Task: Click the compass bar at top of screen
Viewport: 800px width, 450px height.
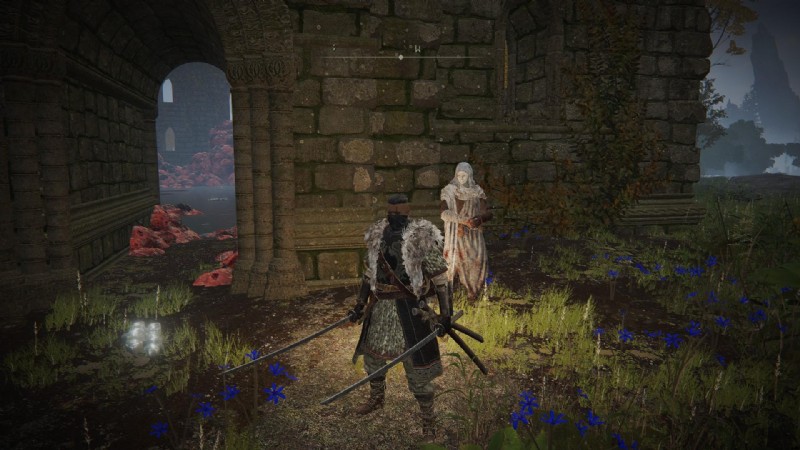Action: coord(400,56)
